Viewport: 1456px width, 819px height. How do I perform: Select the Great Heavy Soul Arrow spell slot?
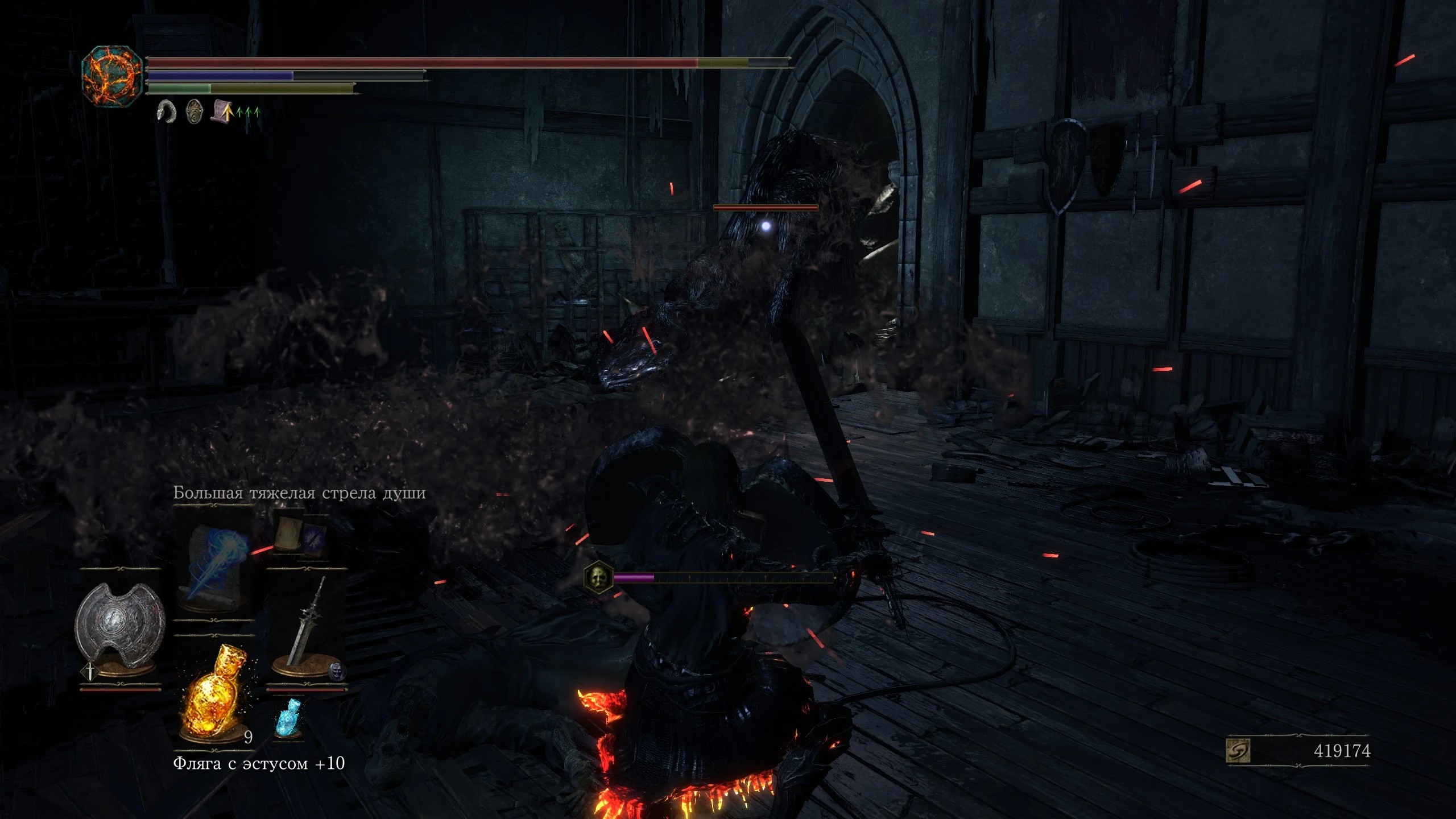(x=214, y=564)
